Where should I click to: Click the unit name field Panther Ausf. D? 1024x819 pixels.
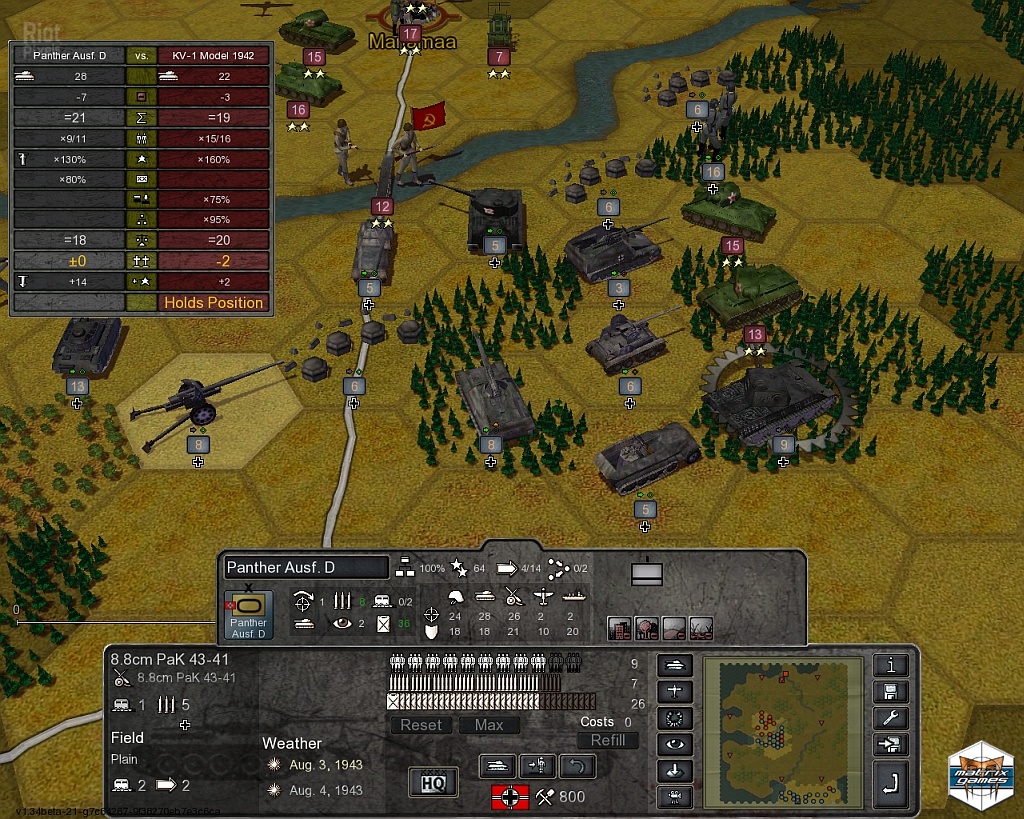click(x=306, y=568)
